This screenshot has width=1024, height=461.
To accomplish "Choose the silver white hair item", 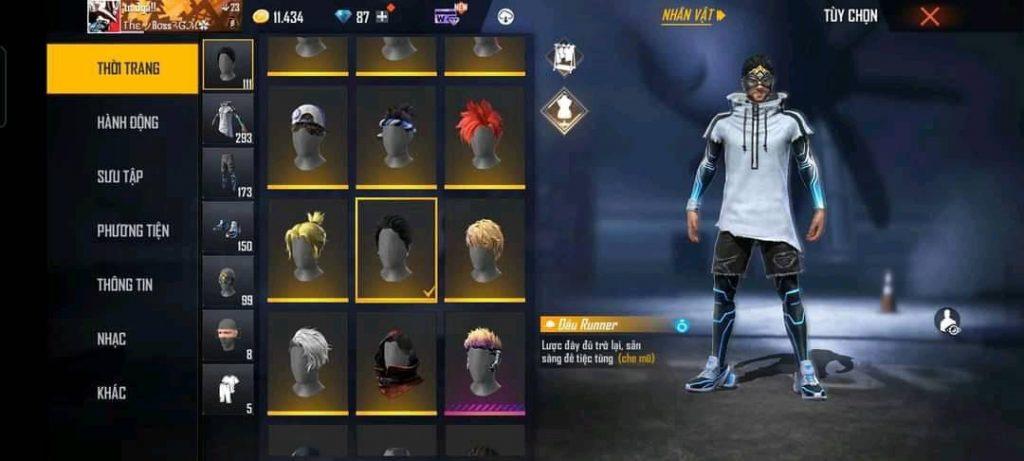I will 308,361.
